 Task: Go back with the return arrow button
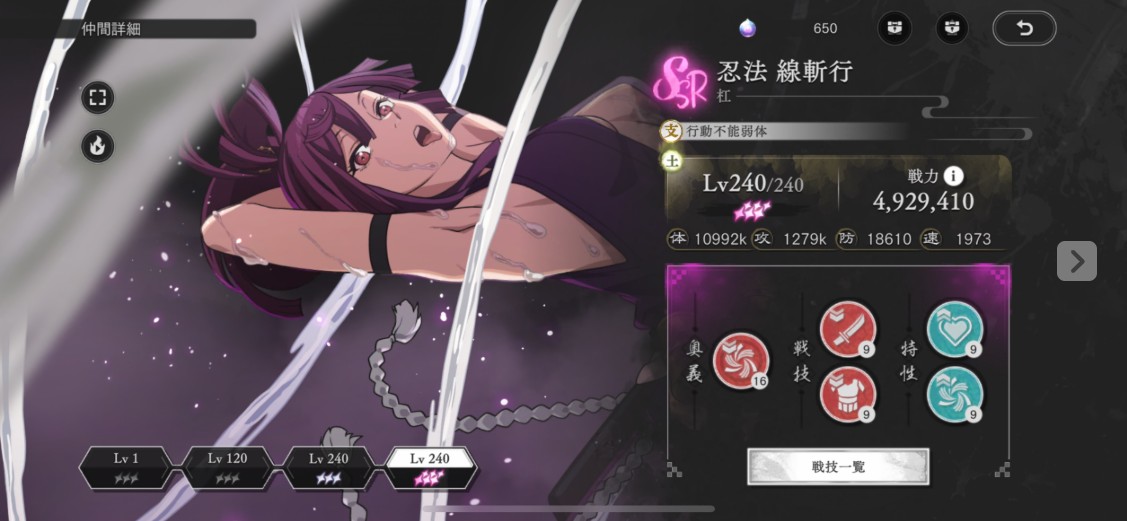1024,28
